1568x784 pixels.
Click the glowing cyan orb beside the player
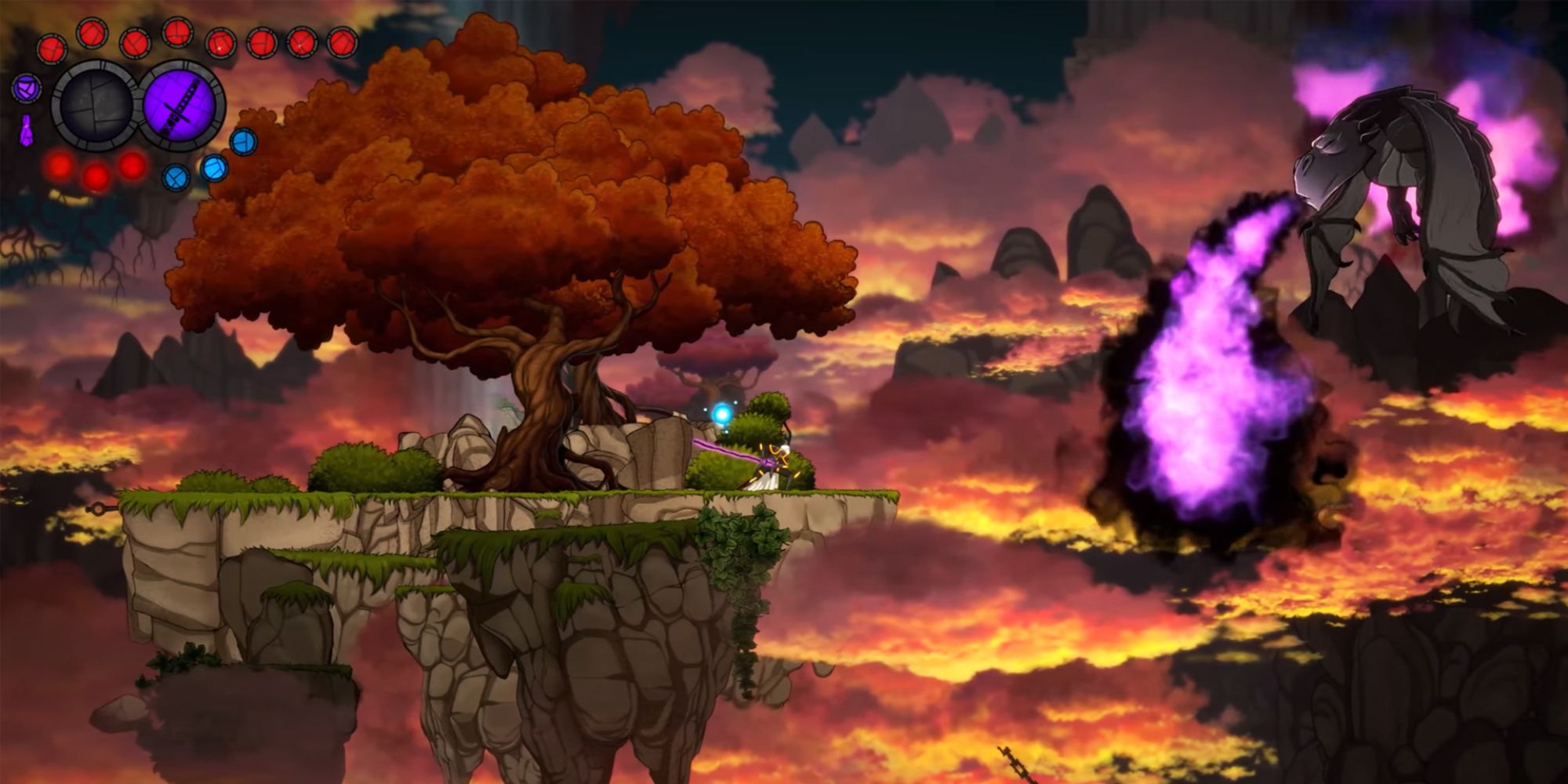[x=723, y=413]
